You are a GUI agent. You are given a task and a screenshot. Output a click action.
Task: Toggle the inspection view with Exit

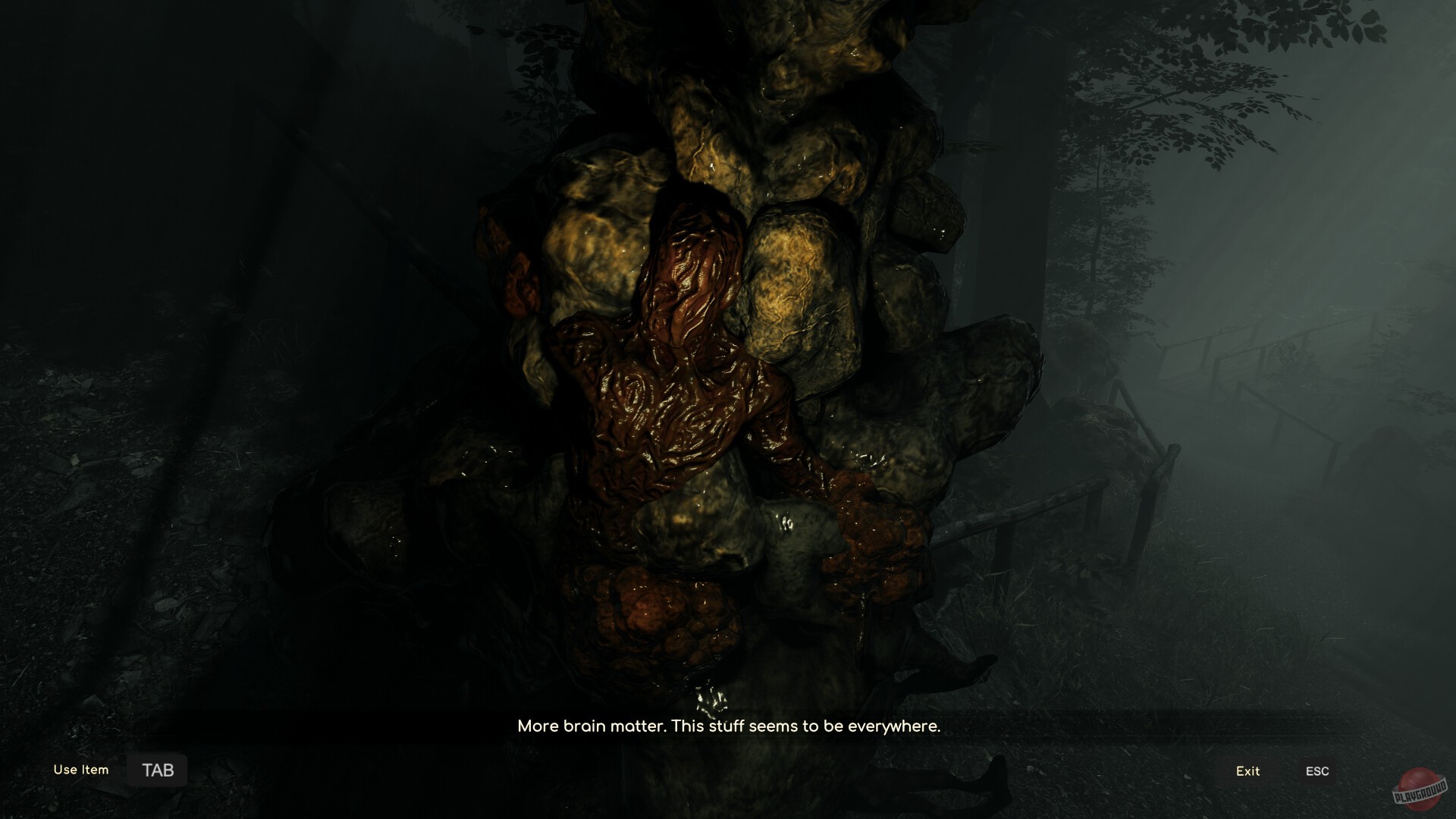coord(1247,771)
